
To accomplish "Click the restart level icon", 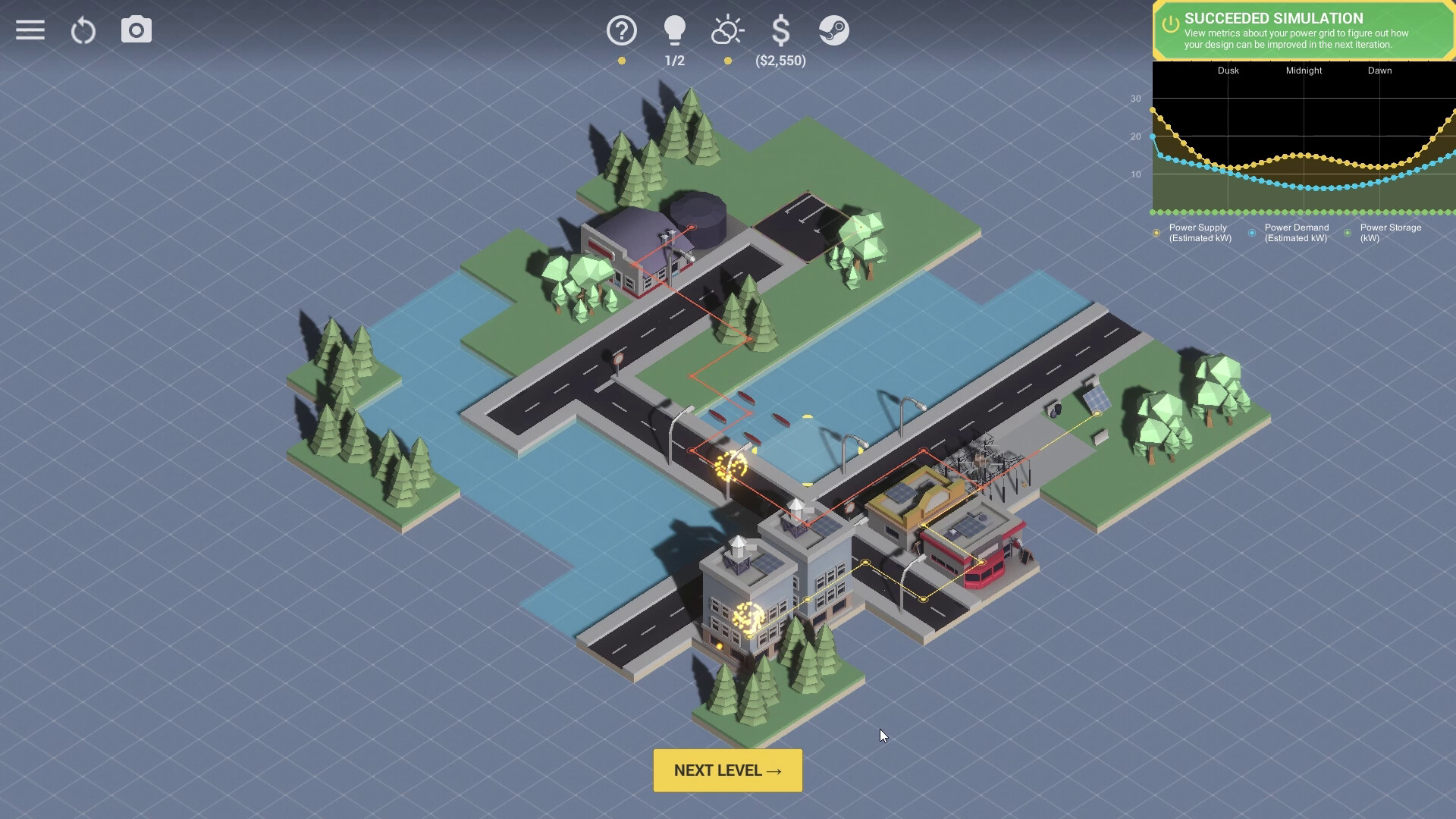I will click(x=83, y=30).
